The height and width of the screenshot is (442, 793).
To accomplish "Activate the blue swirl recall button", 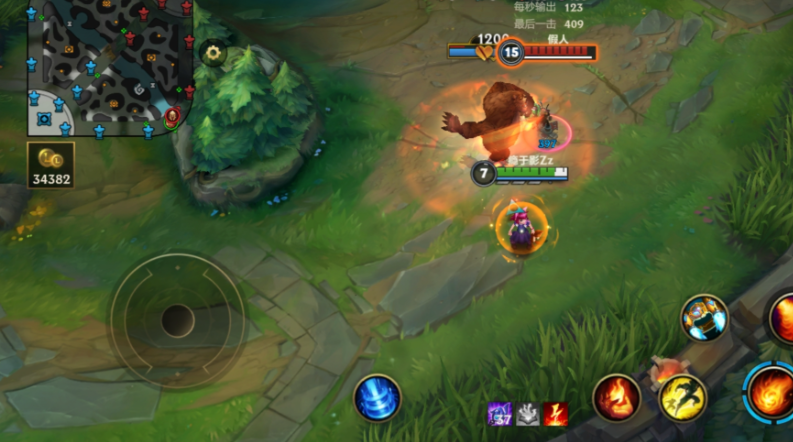I will pyautogui.click(x=377, y=397).
